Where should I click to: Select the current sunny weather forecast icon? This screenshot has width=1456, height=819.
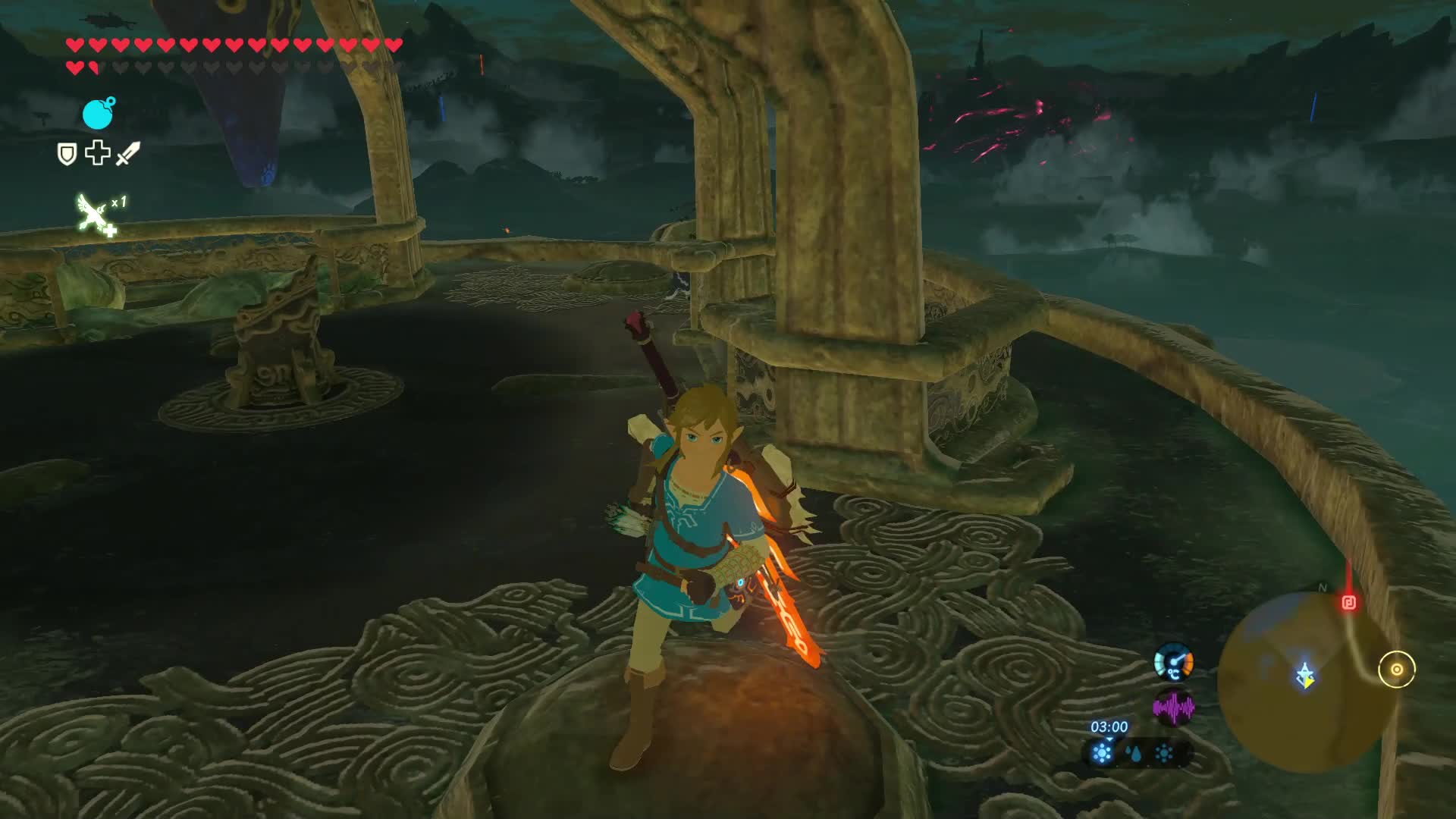(1102, 753)
